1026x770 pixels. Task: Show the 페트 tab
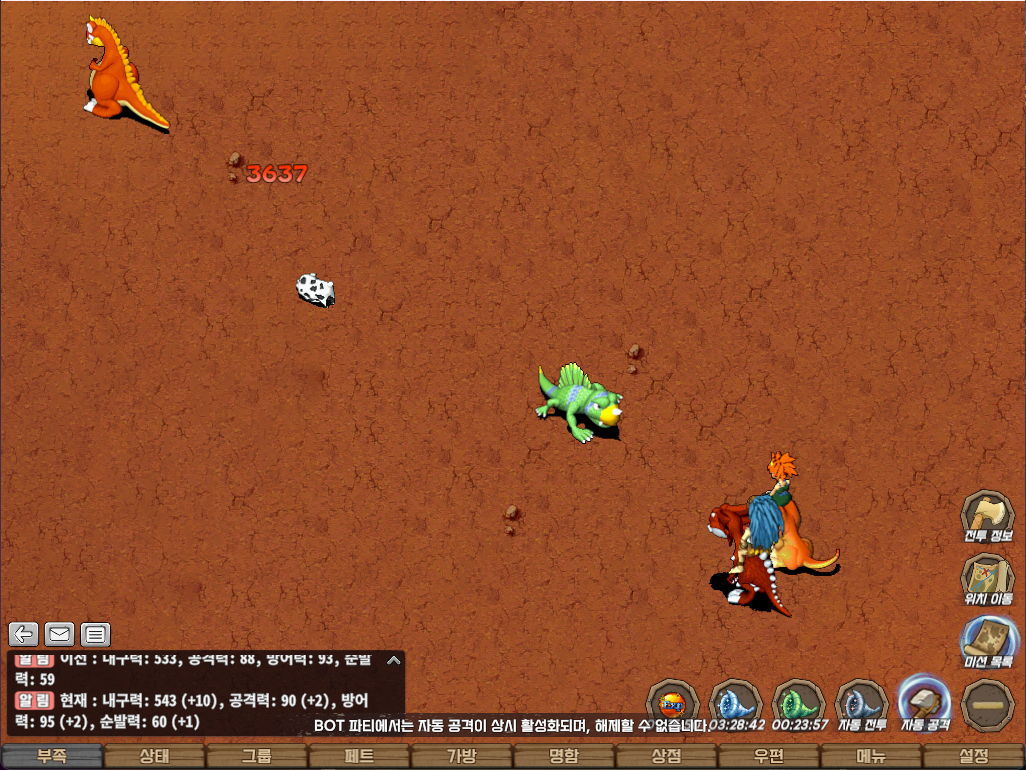(359, 757)
